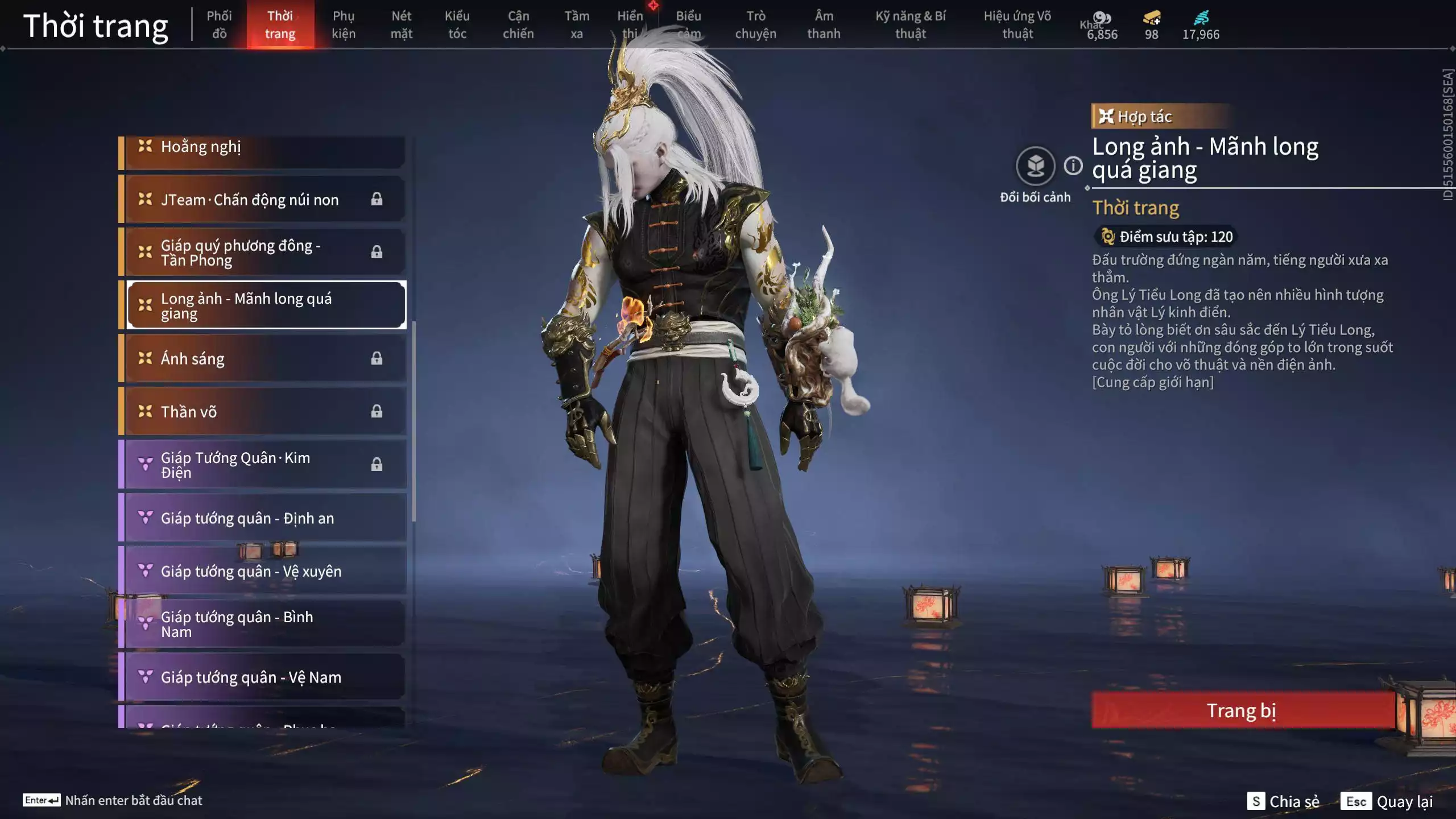
Task: Click the shuriken icon on the Hợp tác banner
Action: click(1106, 117)
